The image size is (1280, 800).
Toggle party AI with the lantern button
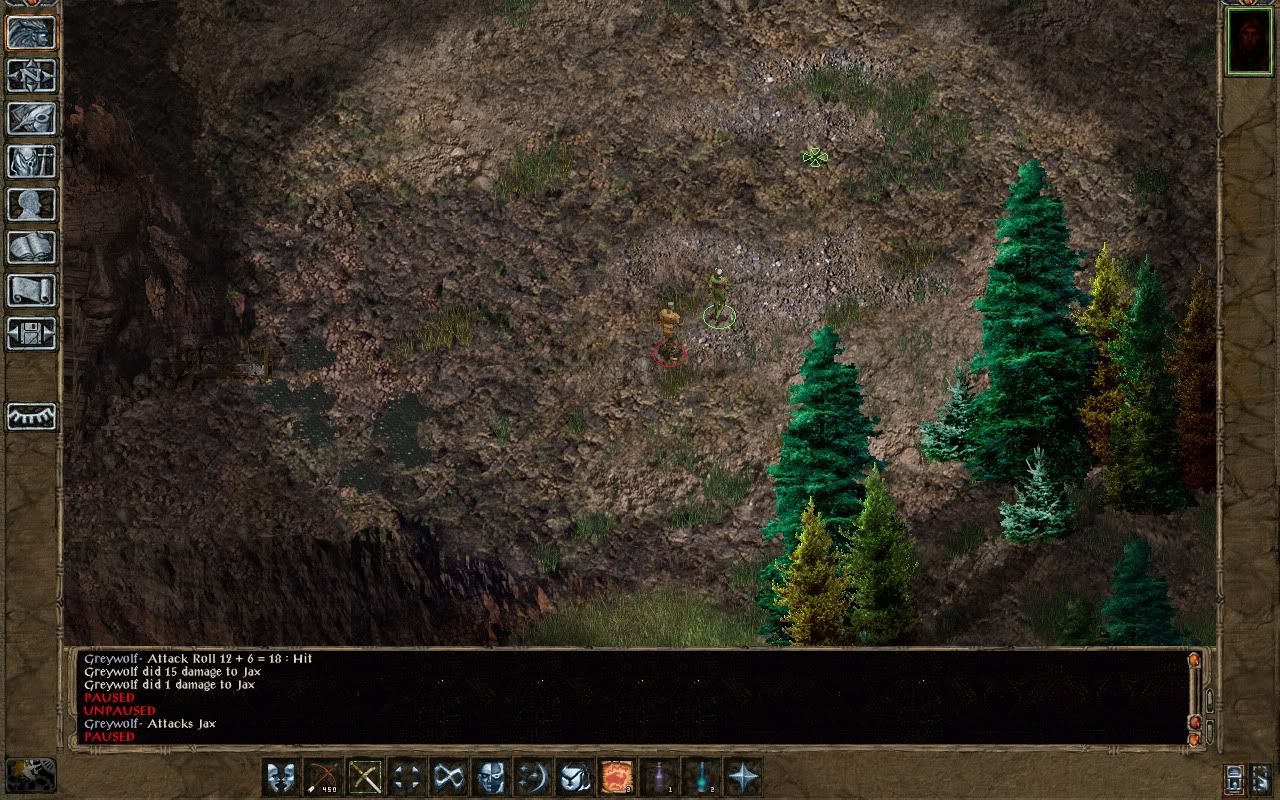(x=1234, y=778)
